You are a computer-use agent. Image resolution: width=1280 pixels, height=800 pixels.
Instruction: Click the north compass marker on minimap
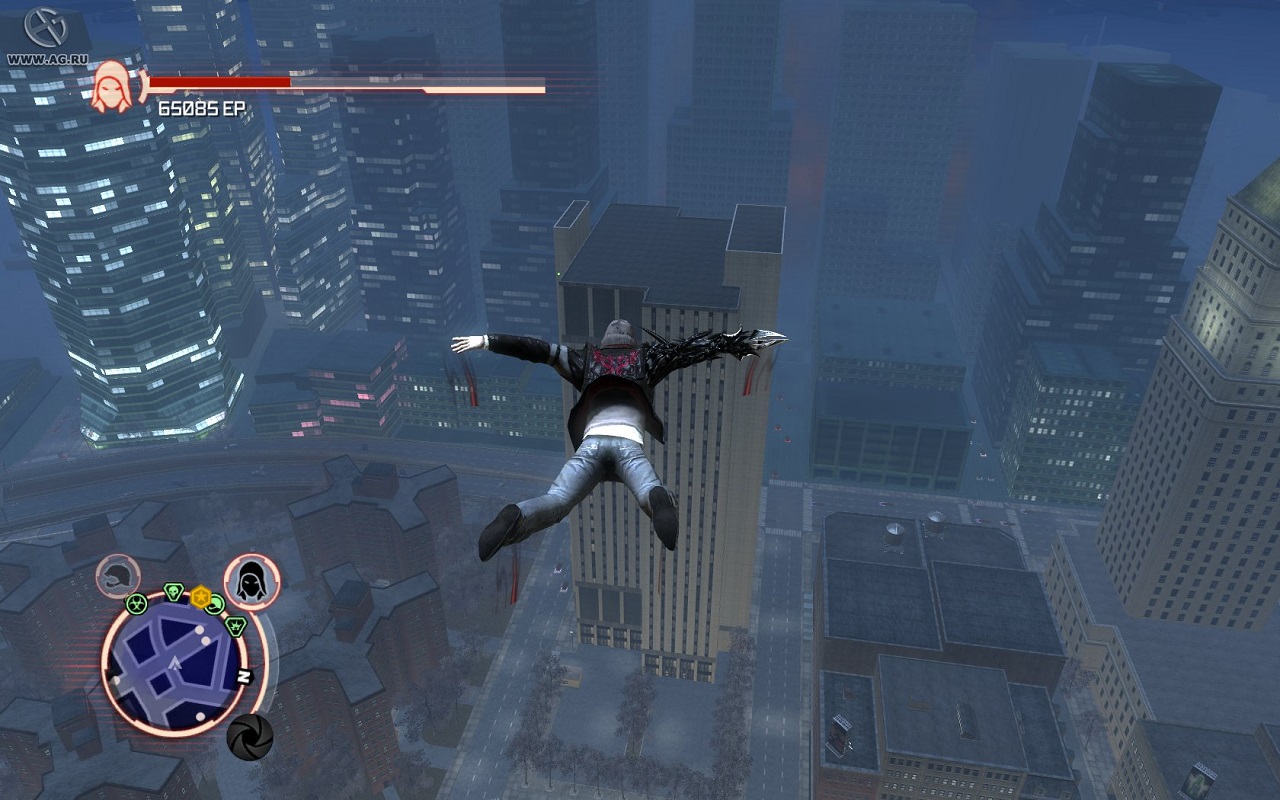point(243,676)
